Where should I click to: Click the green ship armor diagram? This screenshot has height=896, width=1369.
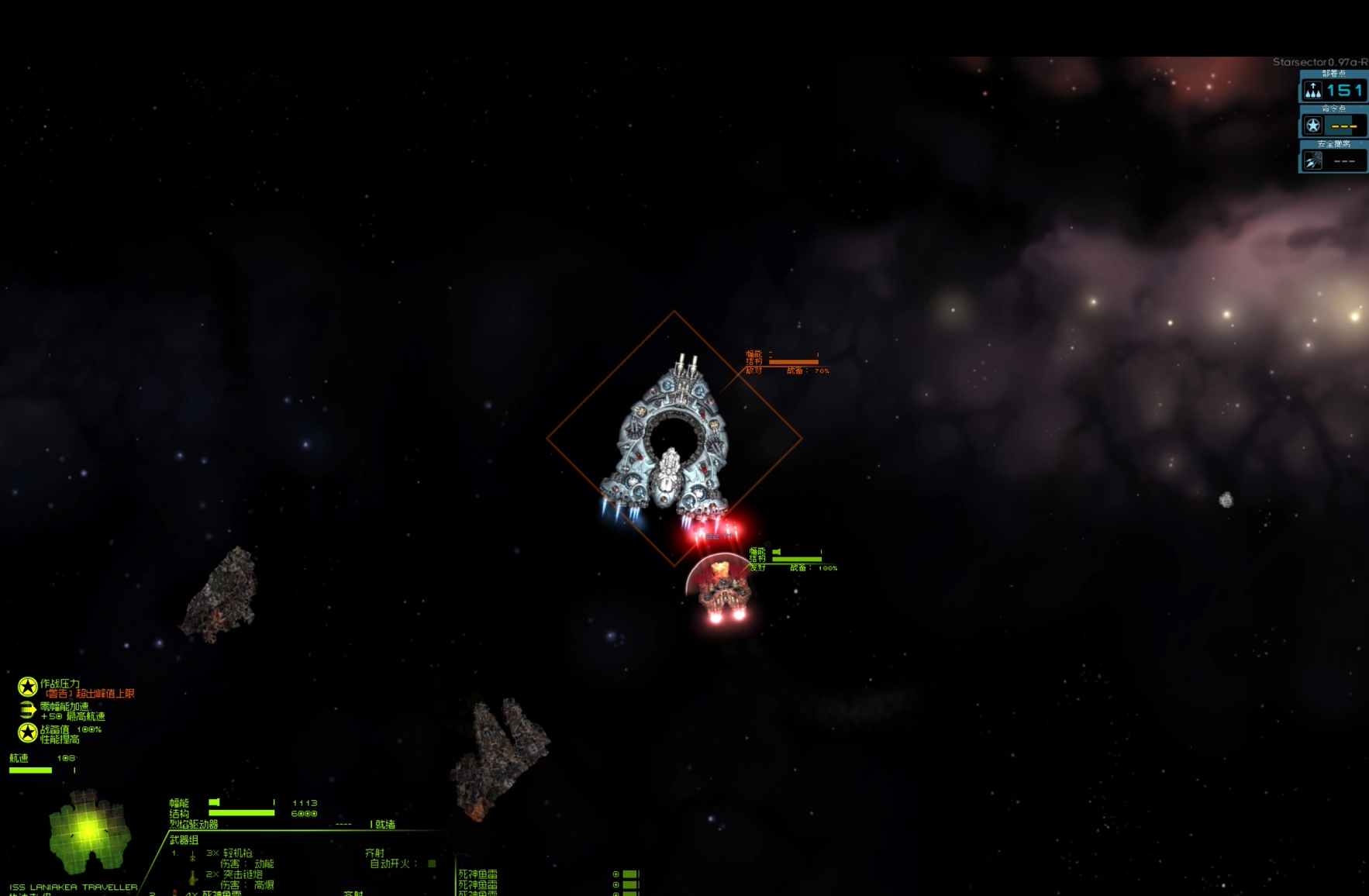(88, 832)
